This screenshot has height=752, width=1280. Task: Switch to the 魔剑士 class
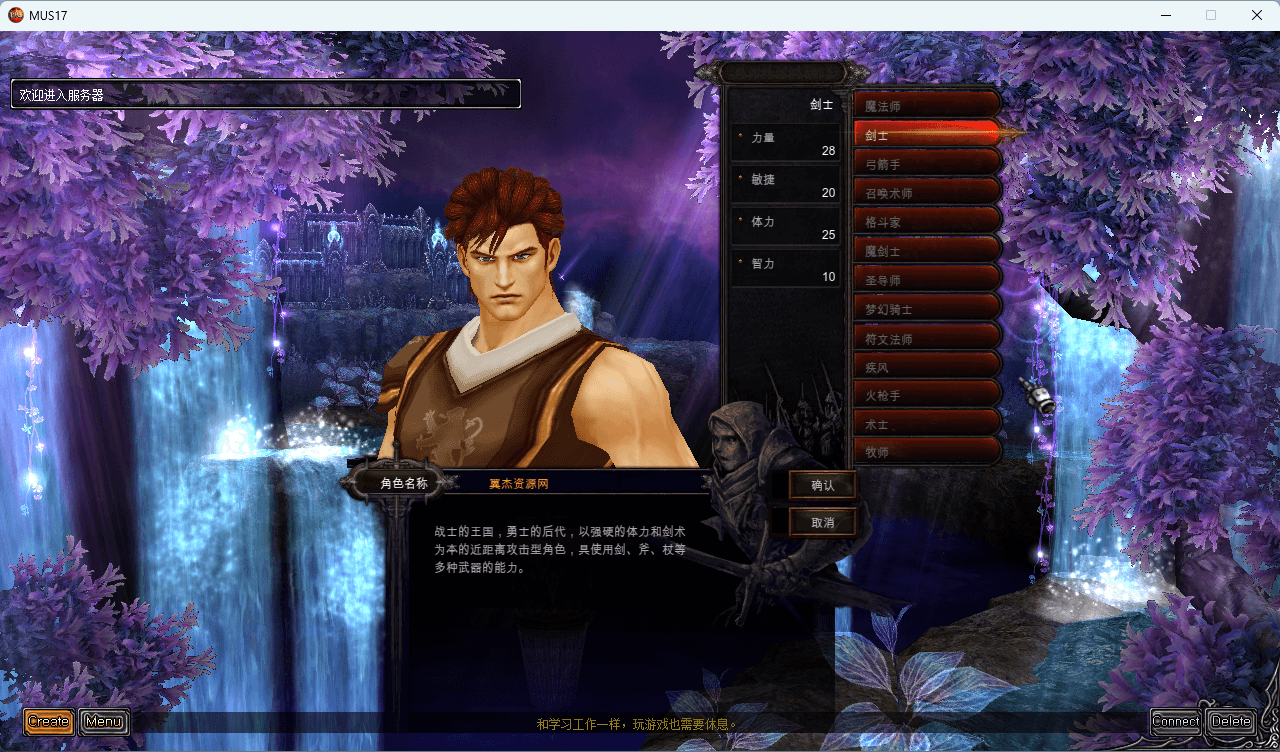click(x=927, y=250)
